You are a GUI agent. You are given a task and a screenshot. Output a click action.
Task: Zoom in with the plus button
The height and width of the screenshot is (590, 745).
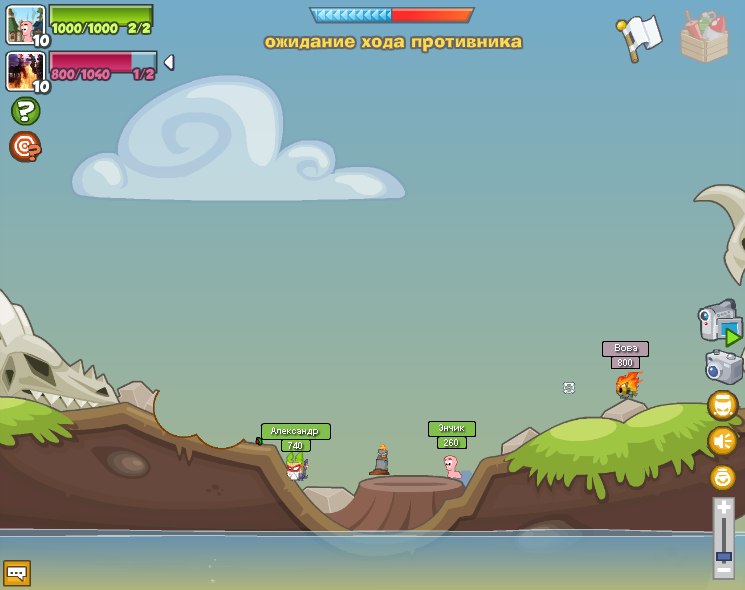(x=723, y=509)
